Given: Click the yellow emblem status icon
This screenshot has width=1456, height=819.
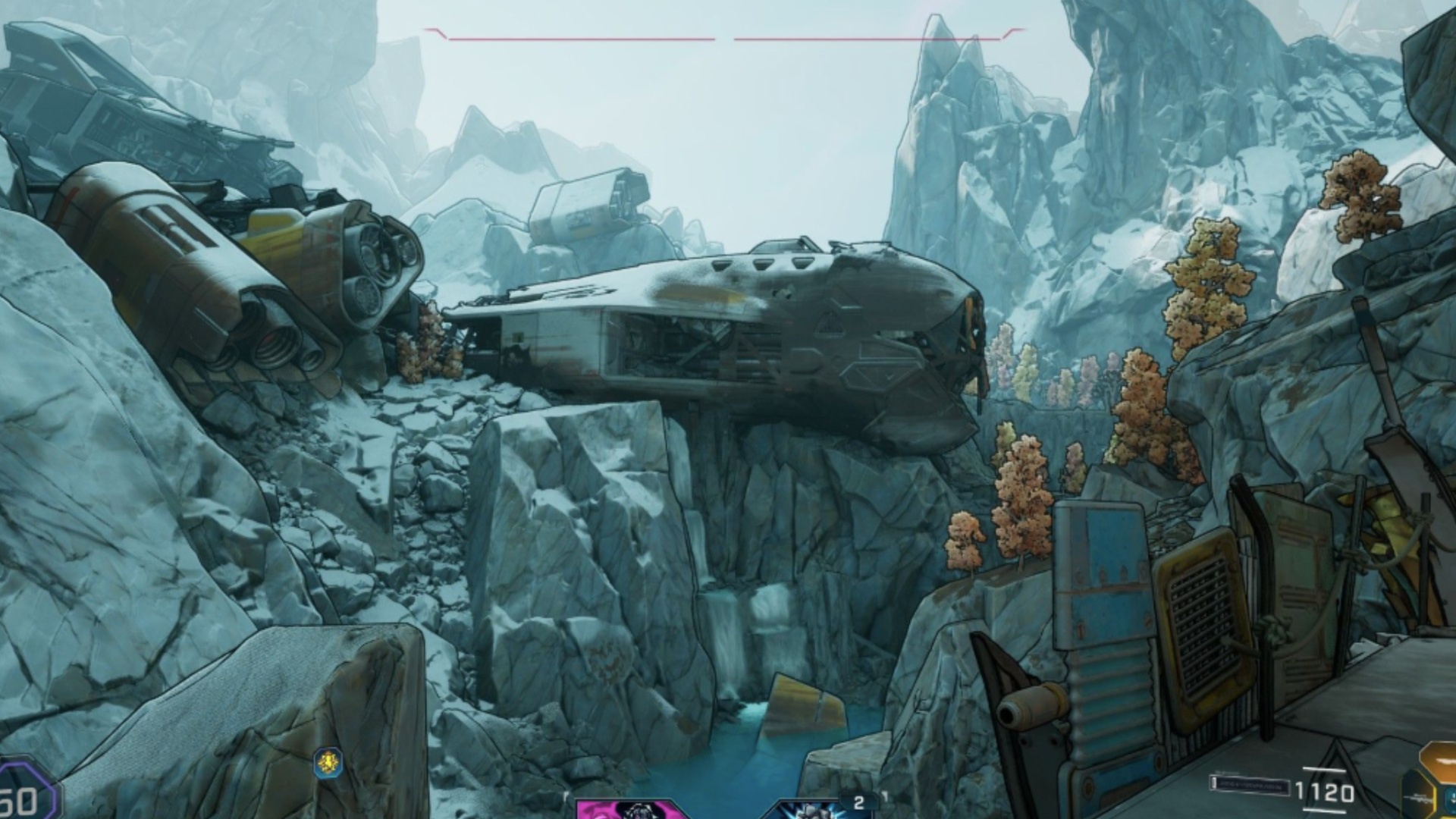Looking at the screenshot, I should point(328,762).
